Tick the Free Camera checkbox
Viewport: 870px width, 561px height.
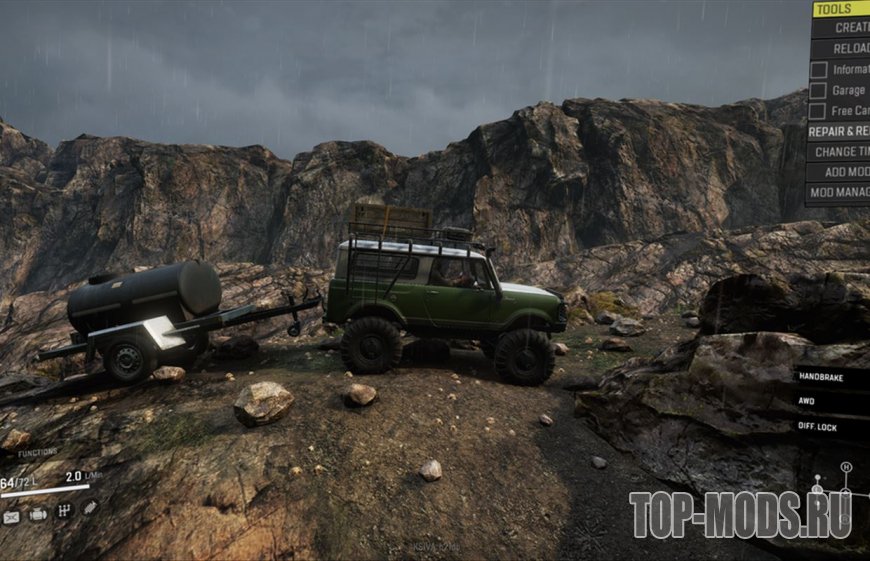[818, 111]
